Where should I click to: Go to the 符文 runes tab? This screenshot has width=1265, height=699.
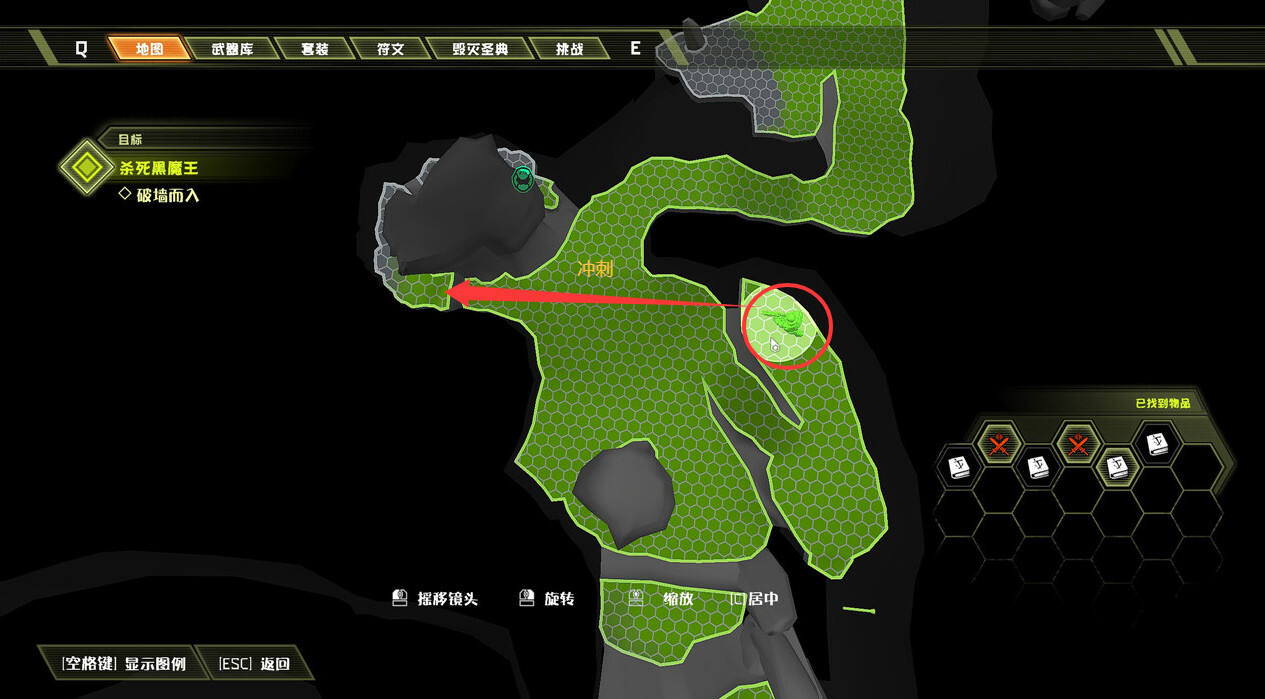point(389,48)
